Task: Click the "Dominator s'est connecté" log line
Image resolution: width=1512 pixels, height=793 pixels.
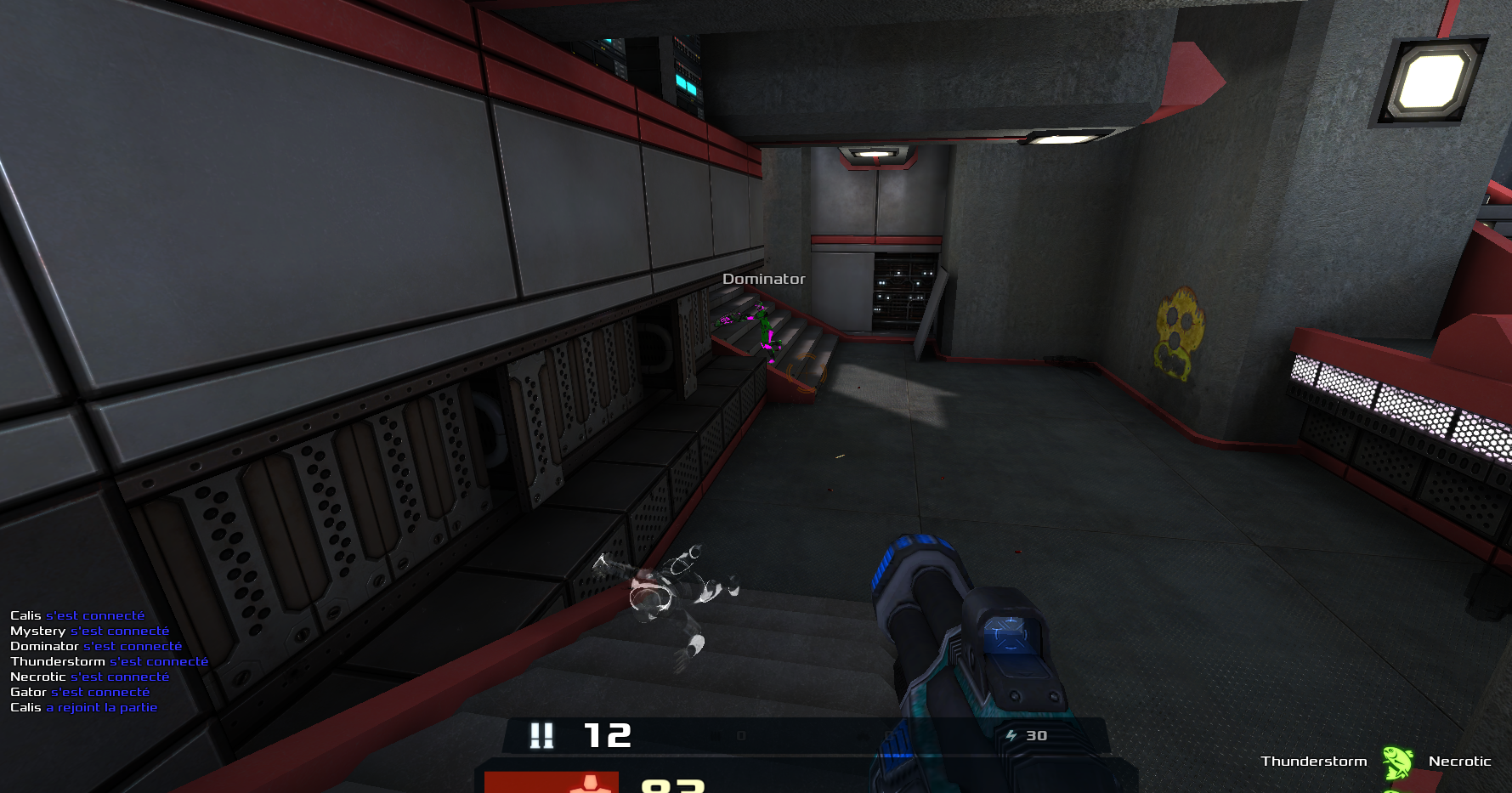Action: [x=96, y=646]
